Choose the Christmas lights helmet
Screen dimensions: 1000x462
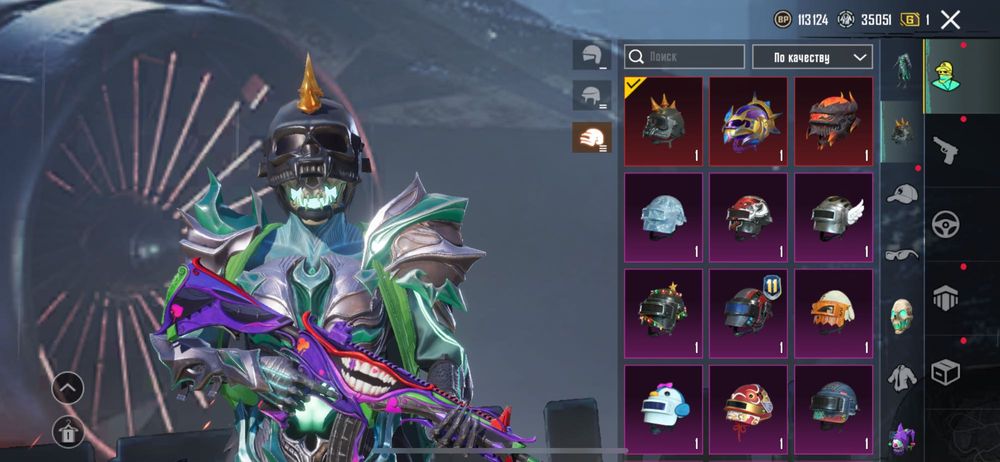[663, 313]
